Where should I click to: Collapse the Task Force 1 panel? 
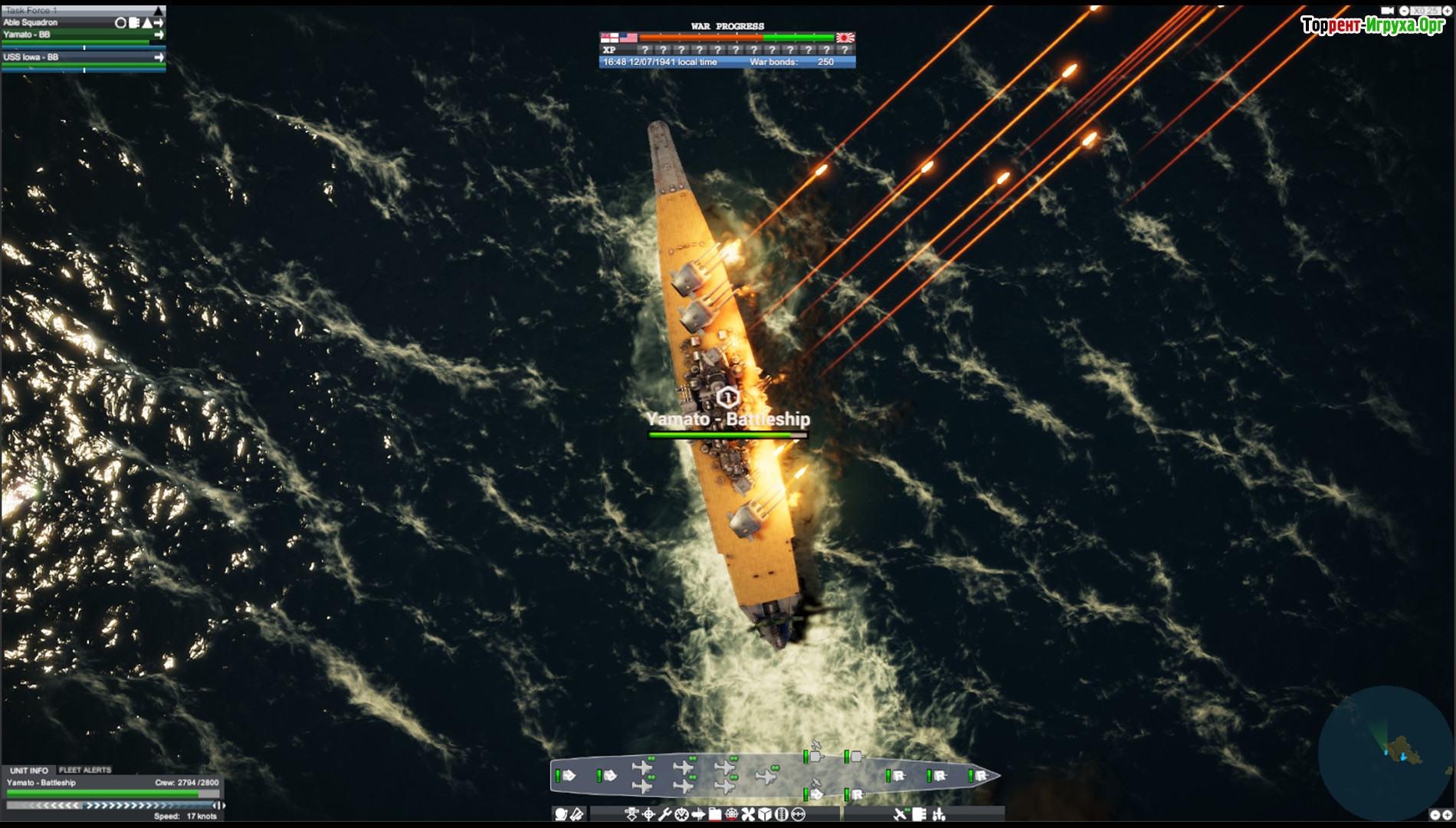click(x=159, y=11)
